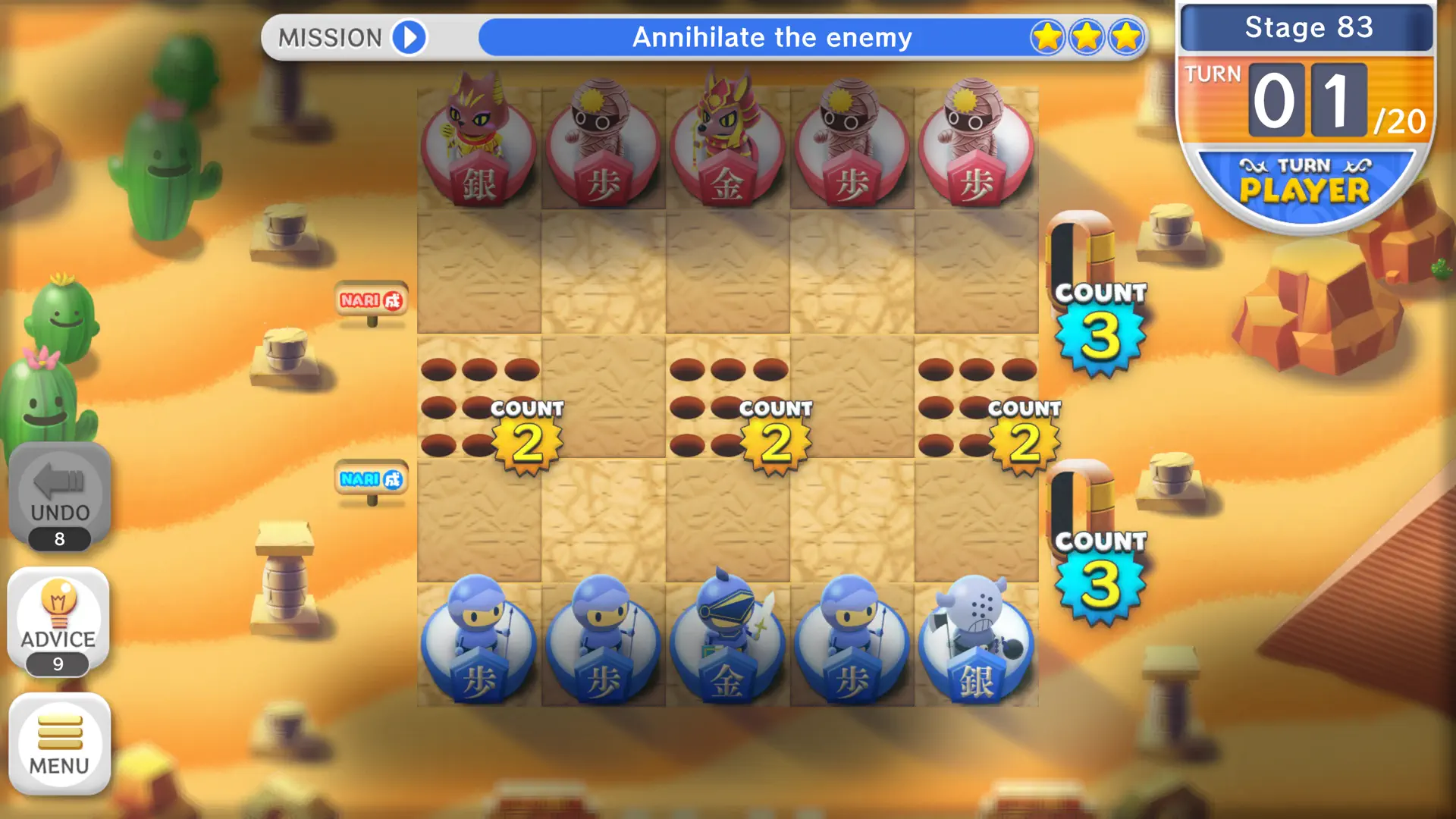
Task: Open the MENU panel
Action: pos(60,743)
